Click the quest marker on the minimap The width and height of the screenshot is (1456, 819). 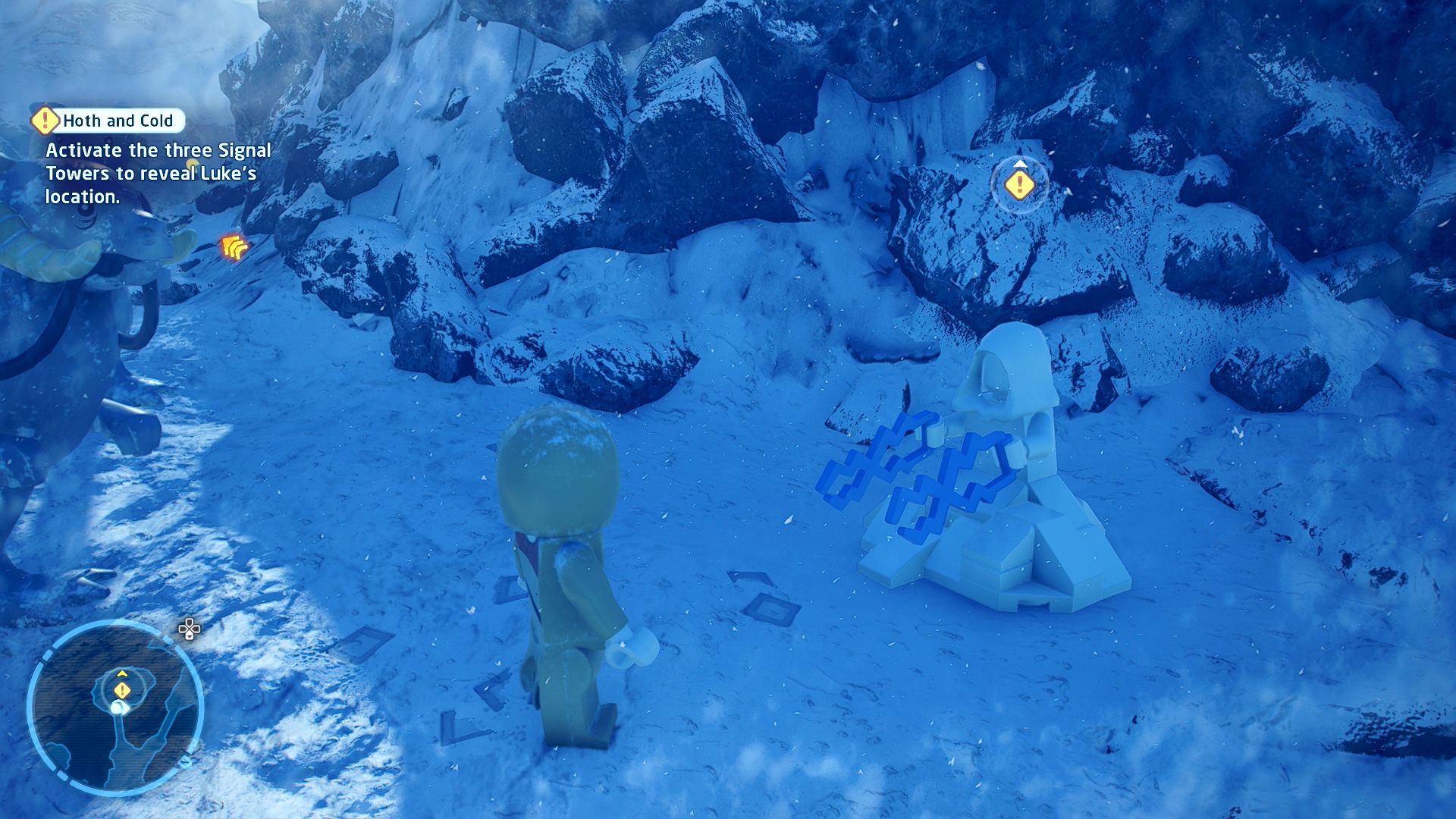[122, 690]
